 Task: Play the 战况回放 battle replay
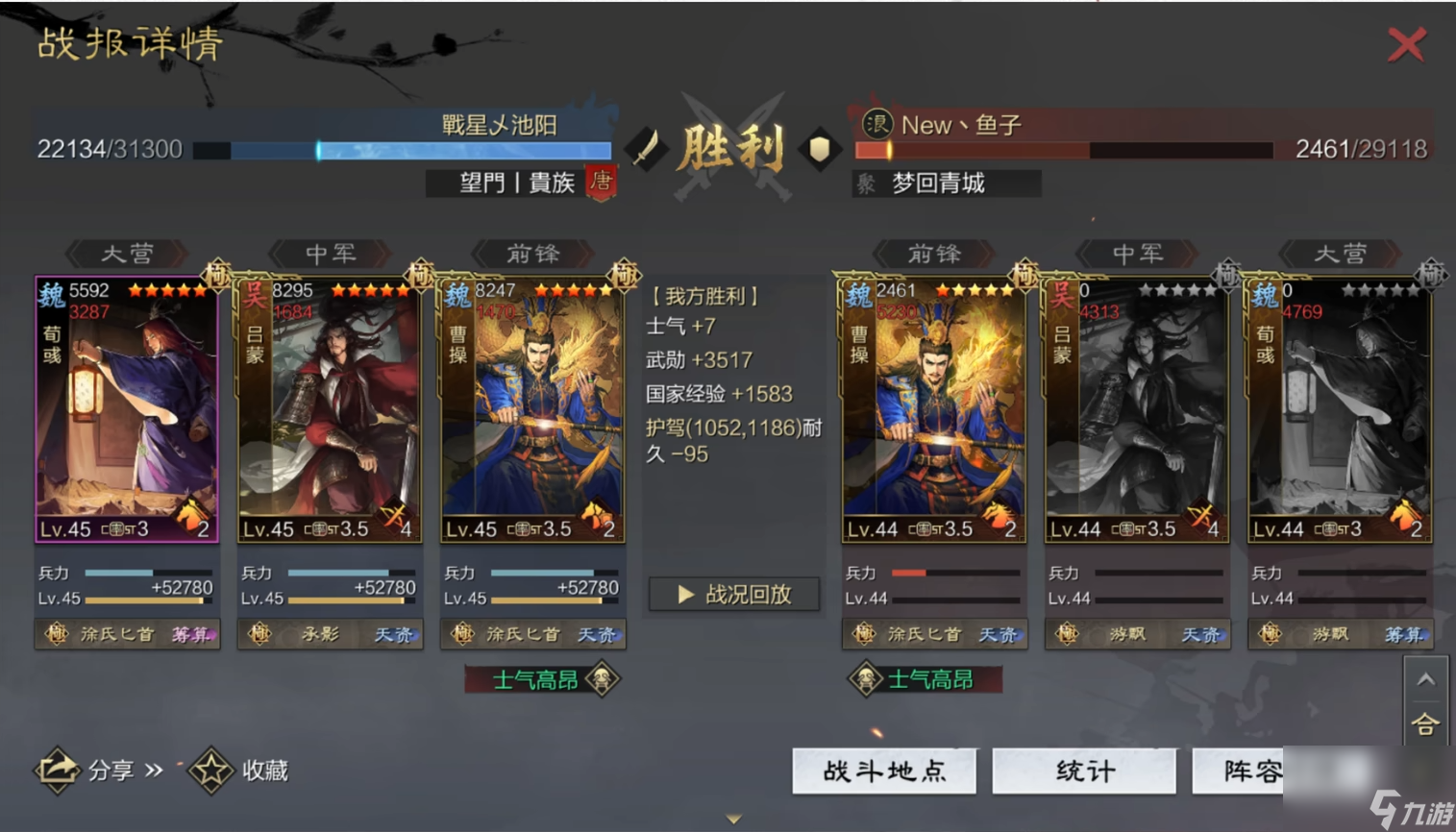[733, 594]
